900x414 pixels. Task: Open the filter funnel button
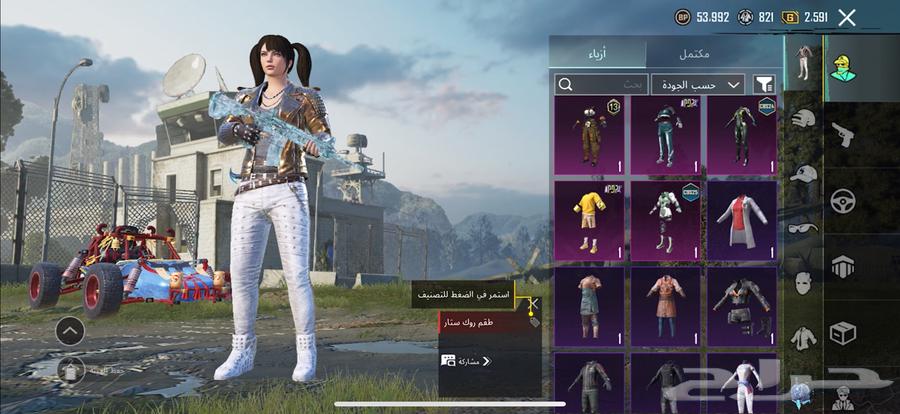764,85
